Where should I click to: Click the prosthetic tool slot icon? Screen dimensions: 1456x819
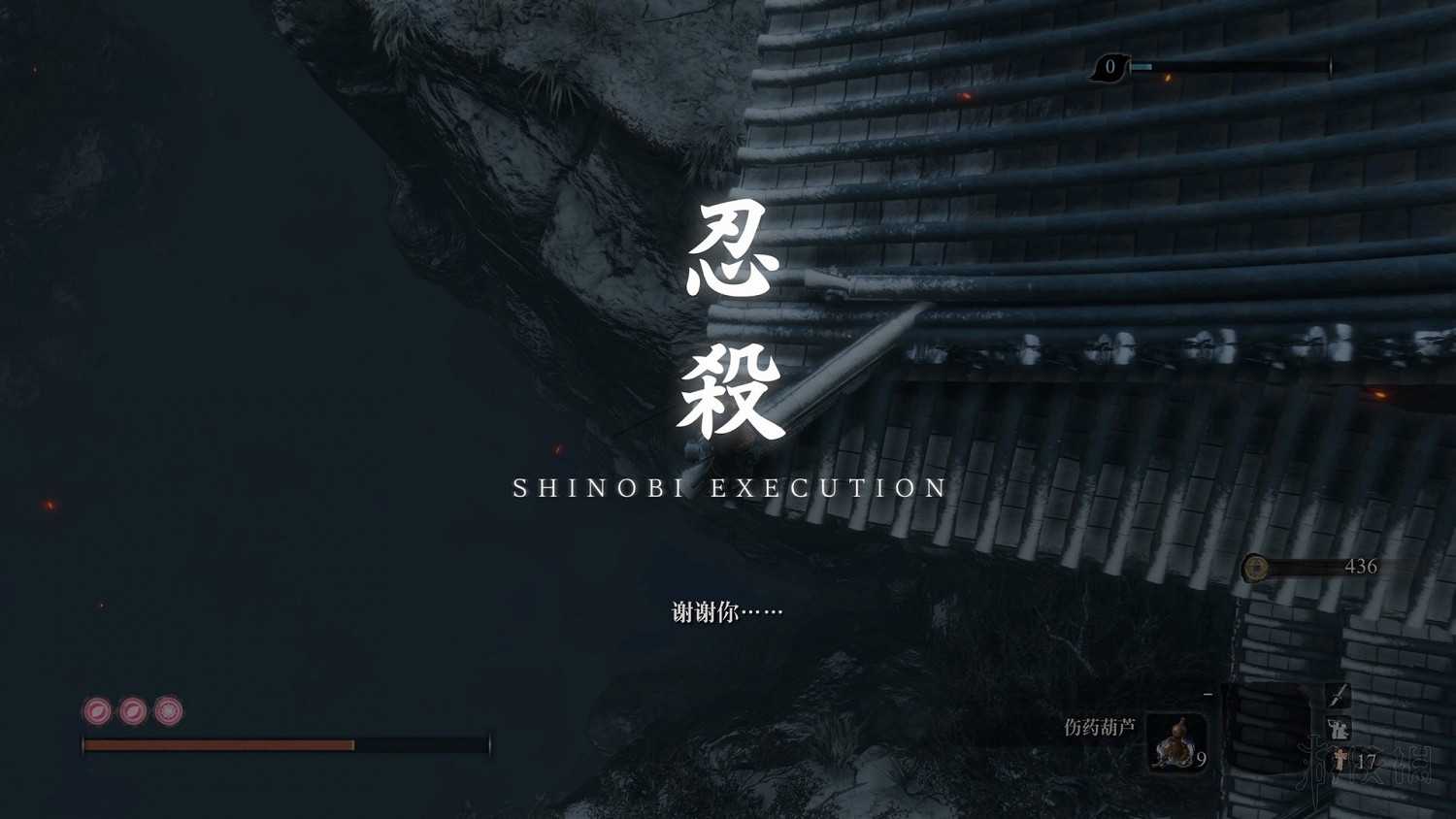(1338, 728)
